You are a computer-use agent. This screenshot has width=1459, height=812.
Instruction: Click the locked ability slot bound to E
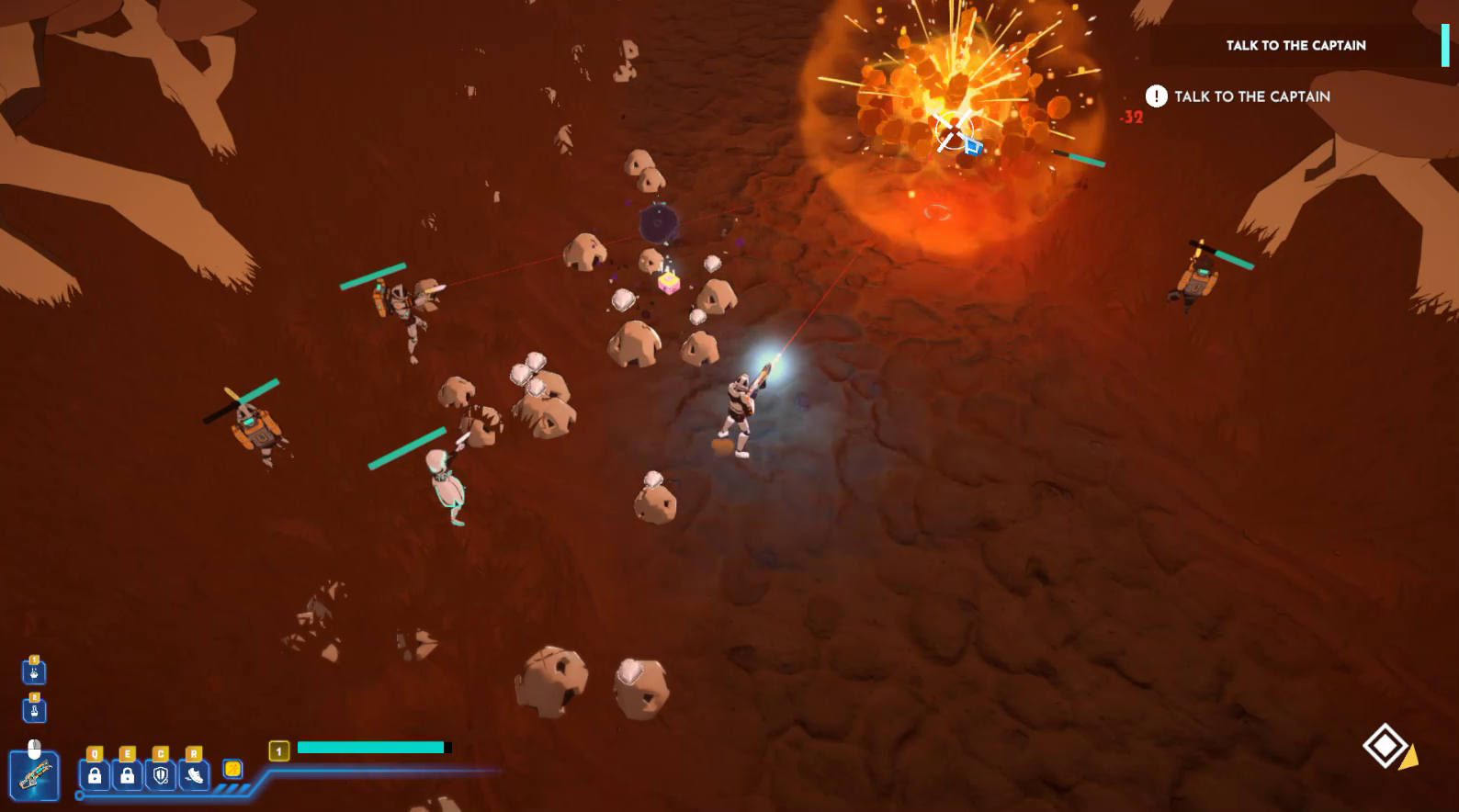pos(127,776)
